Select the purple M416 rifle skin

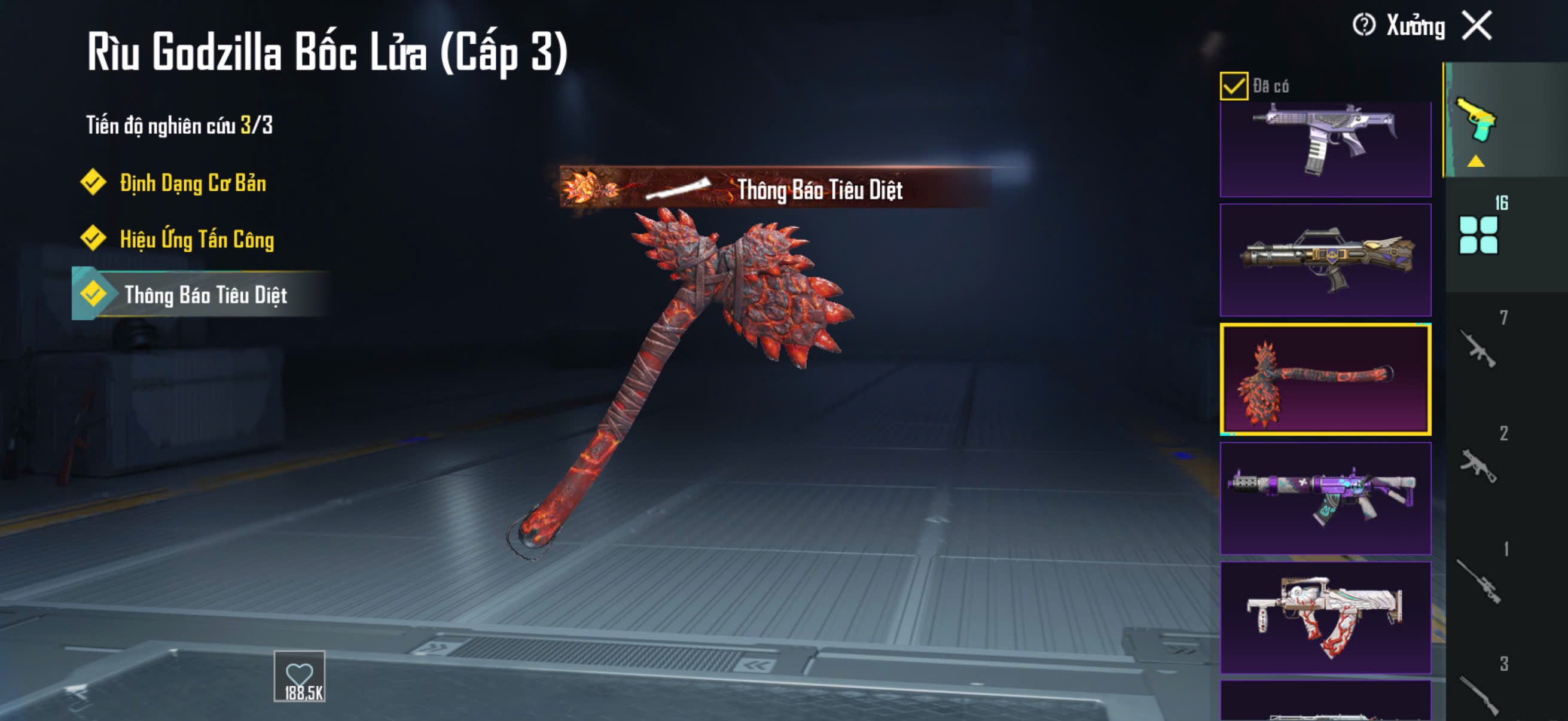(1325, 499)
